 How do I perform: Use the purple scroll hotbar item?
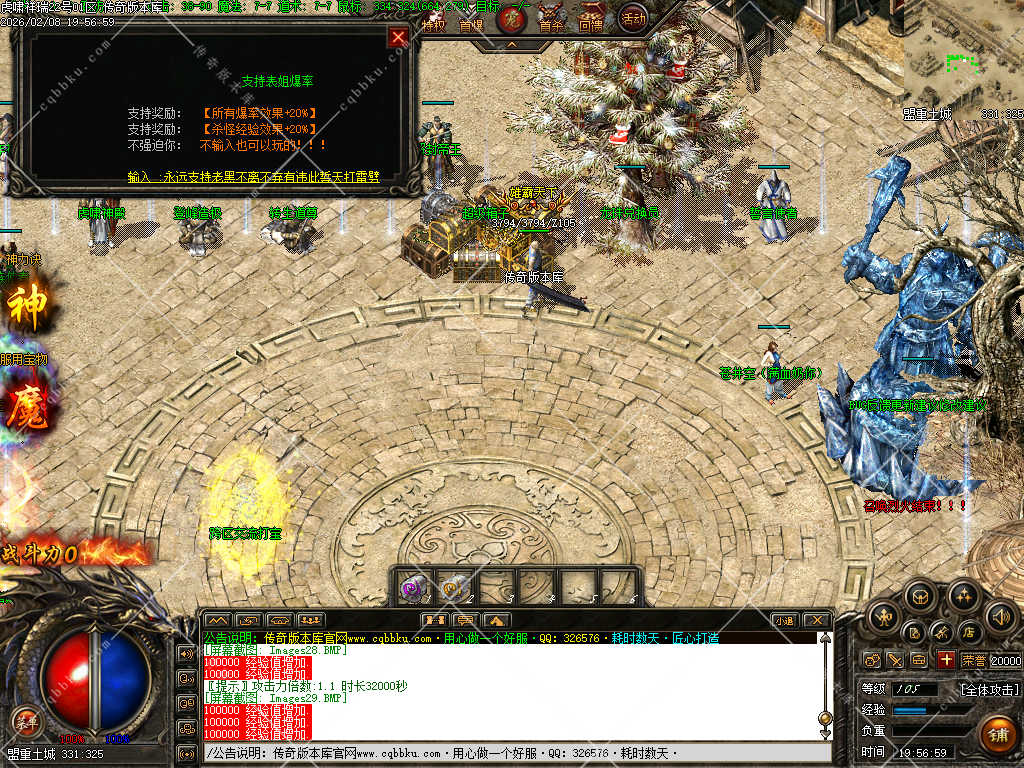(411, 589)
